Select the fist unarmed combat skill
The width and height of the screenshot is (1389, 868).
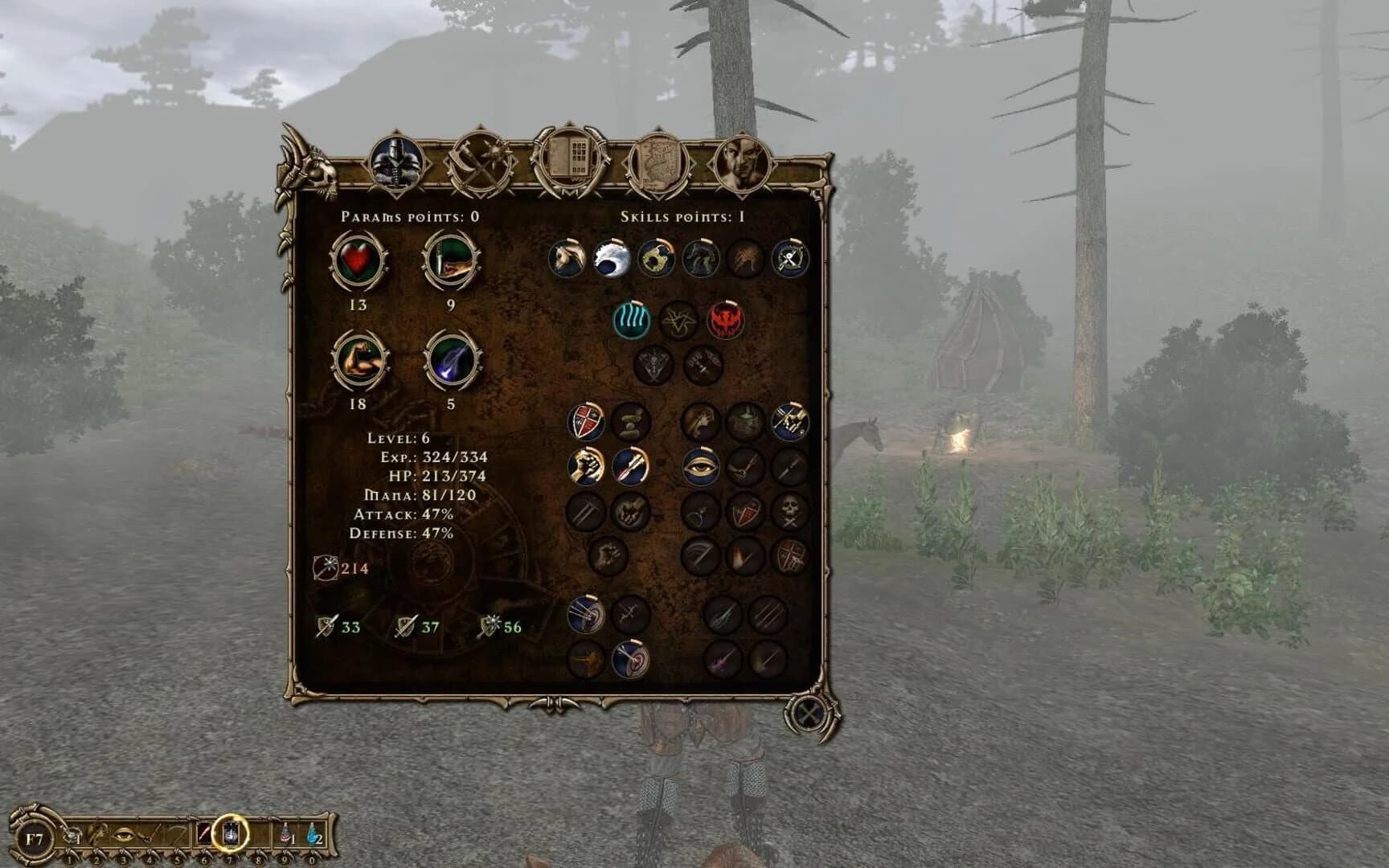click(x=586, y=468)
